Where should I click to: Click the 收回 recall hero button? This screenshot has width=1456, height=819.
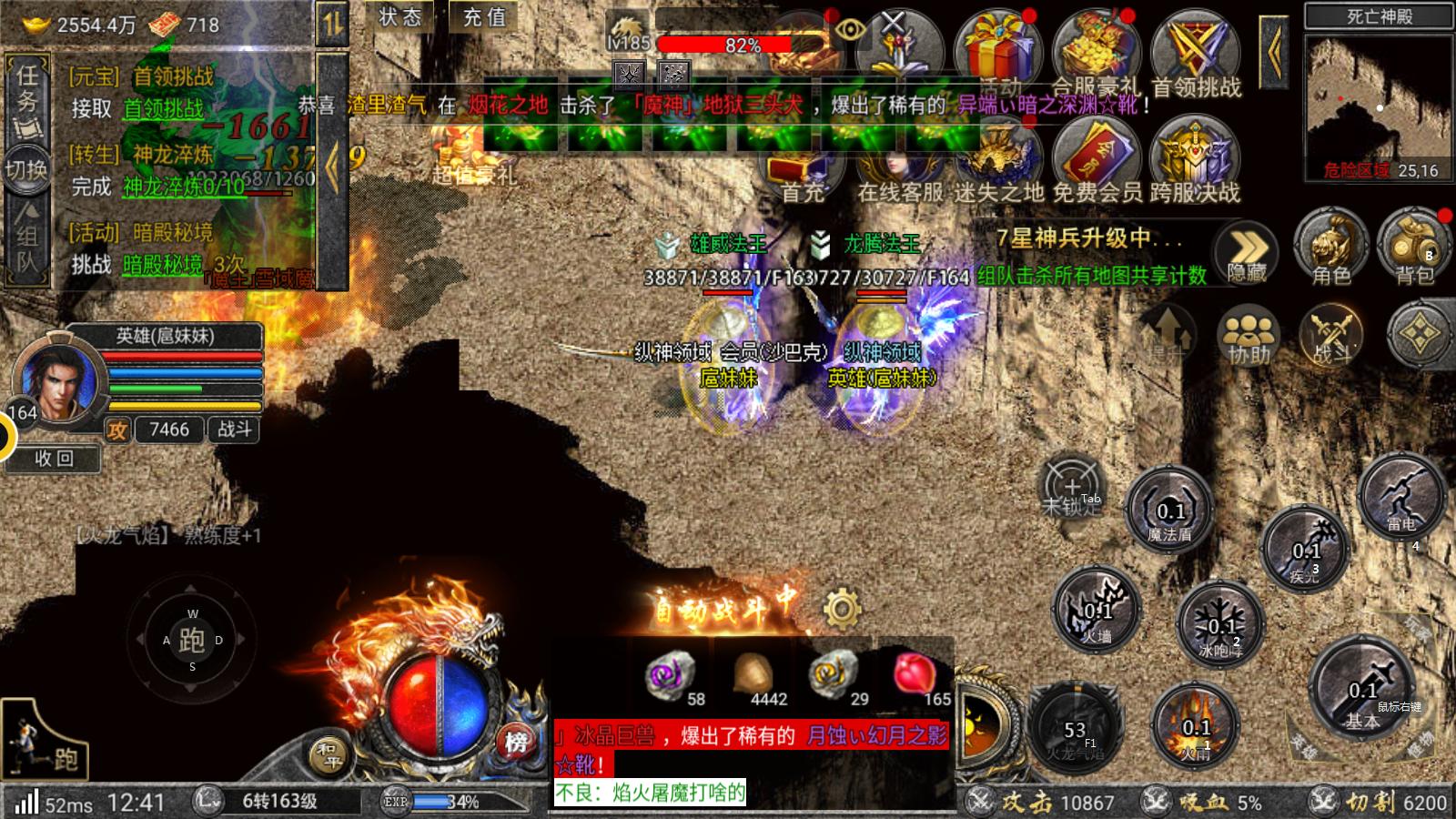54,459
